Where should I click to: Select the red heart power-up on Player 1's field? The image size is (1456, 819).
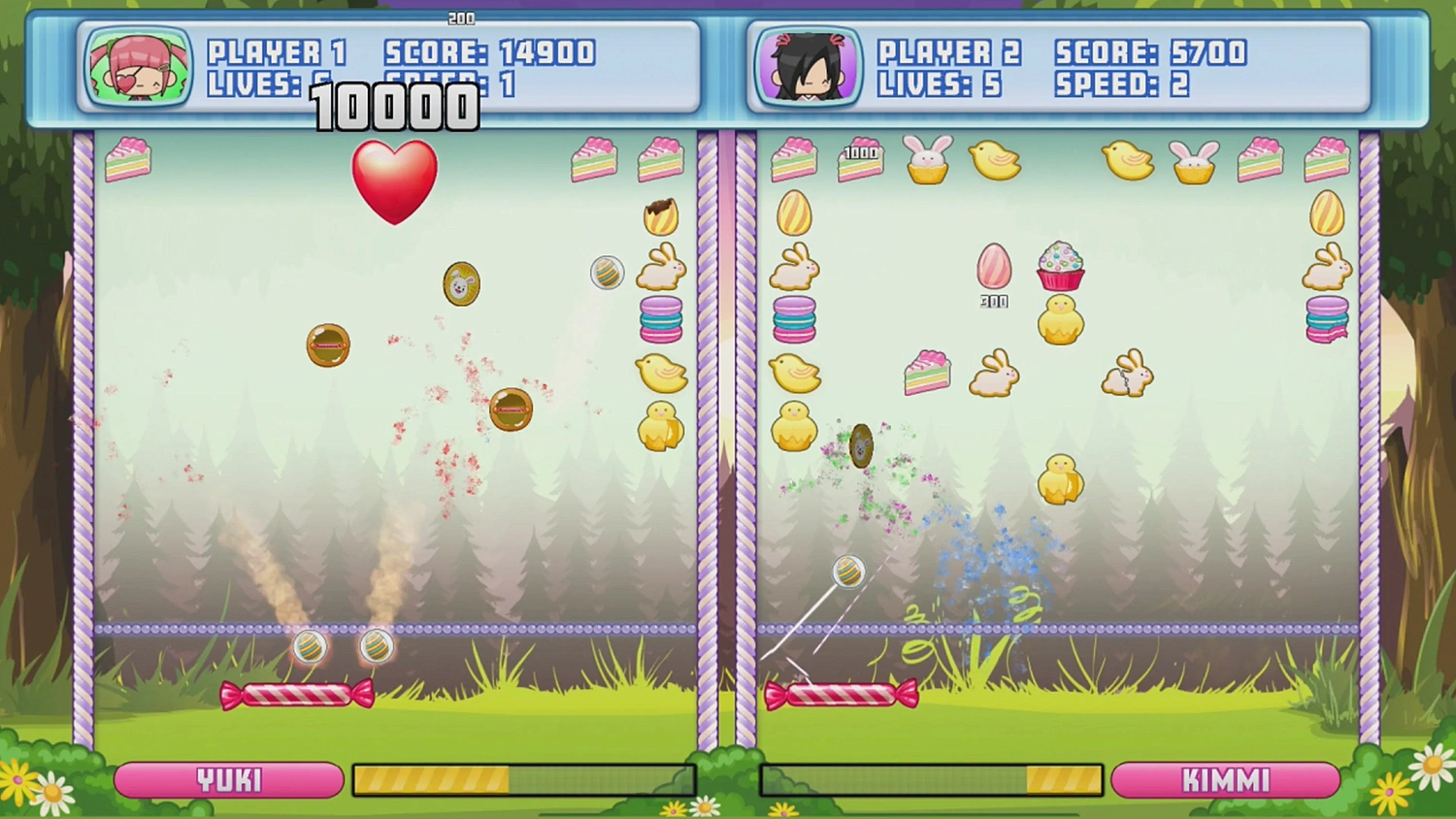[395, 182]
